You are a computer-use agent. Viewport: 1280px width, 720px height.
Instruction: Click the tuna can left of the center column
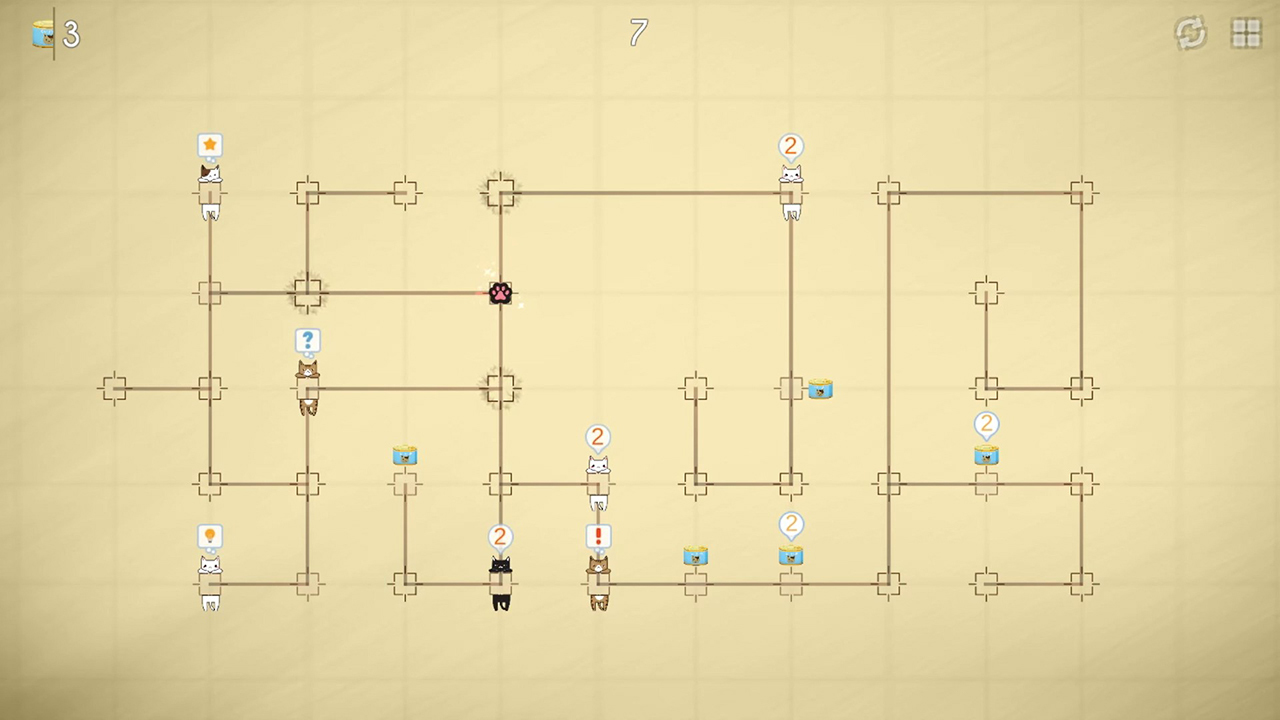405,456
